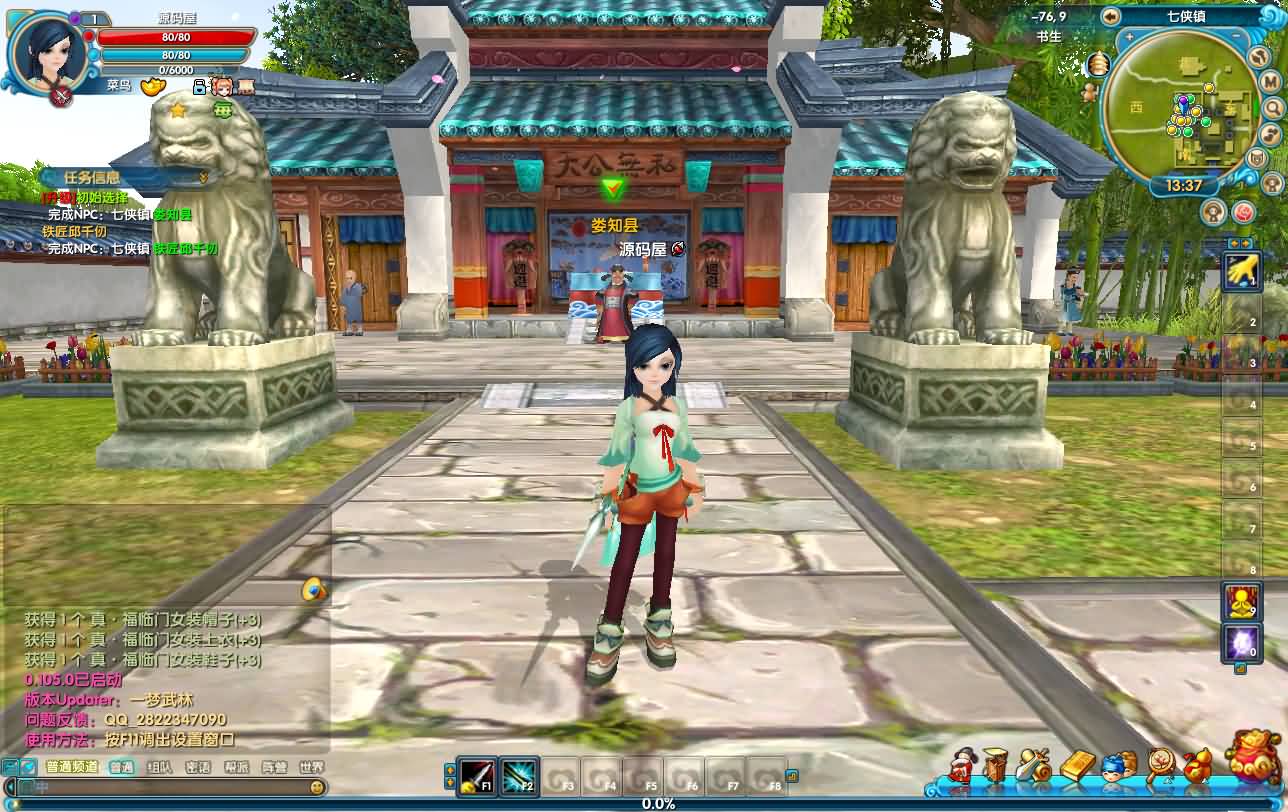
Task: Switch chat to the 组队 team tab
Action: [x=159, y=768]
